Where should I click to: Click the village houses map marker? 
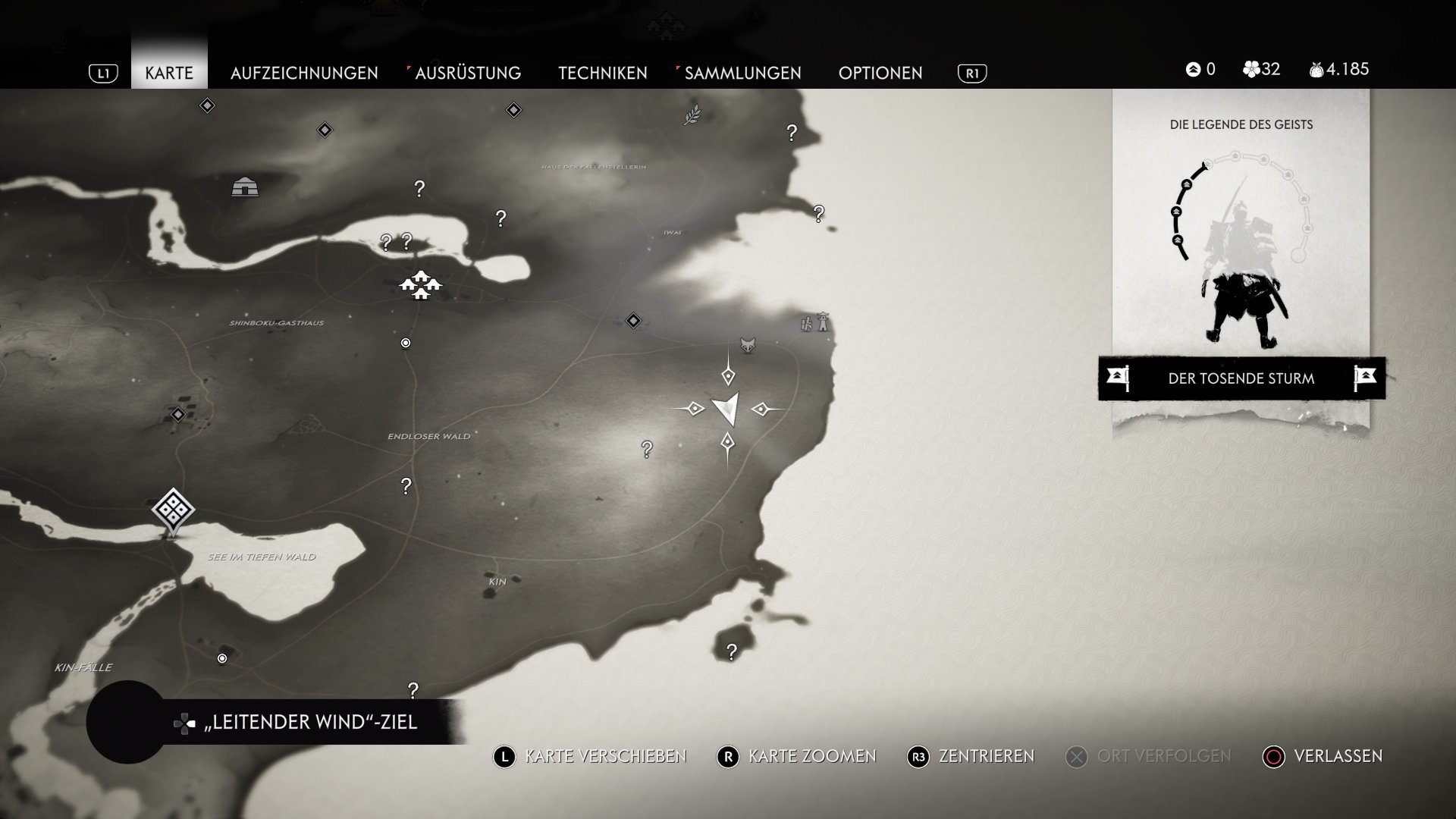[x=420, y=285]
